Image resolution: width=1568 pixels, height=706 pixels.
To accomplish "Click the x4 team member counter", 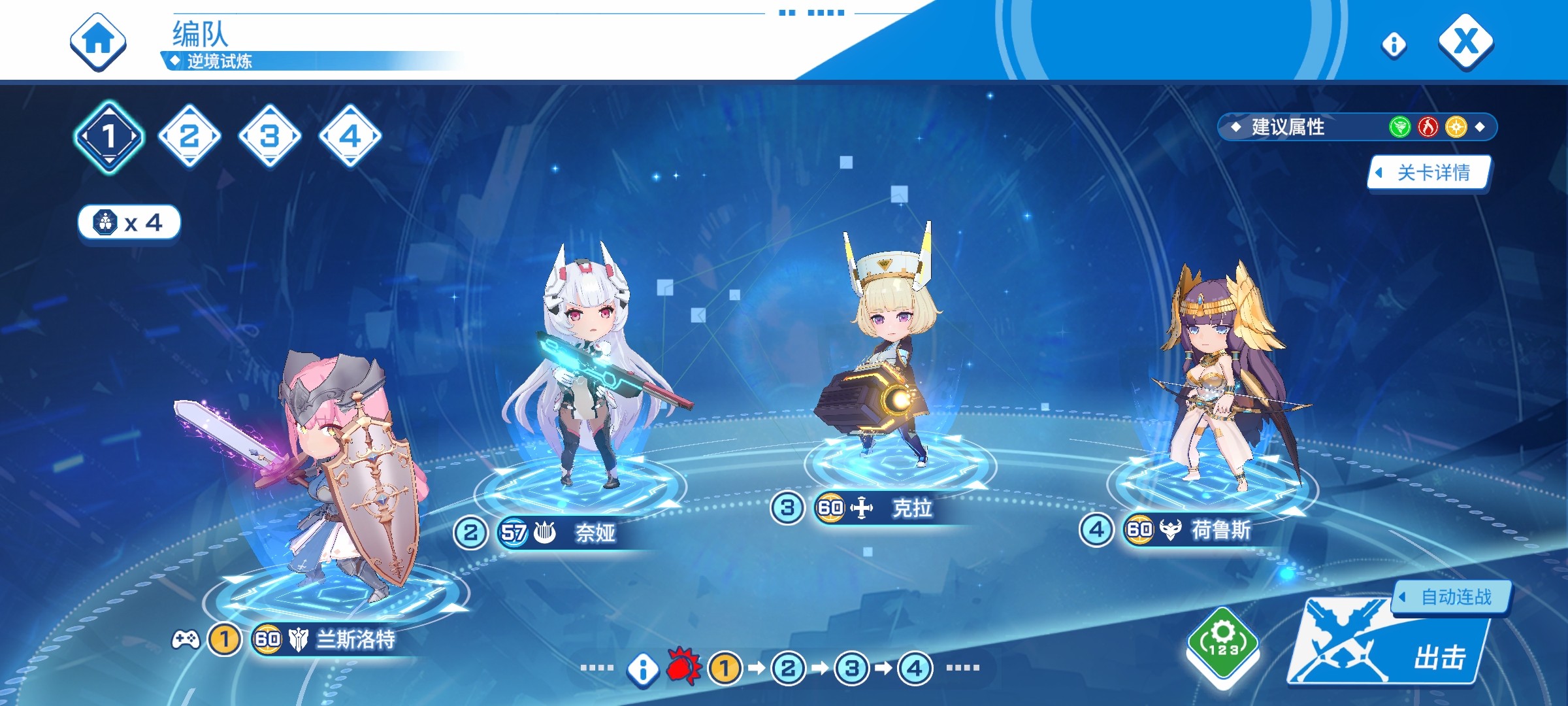I will pyautogui.click(x=129, y=223).
